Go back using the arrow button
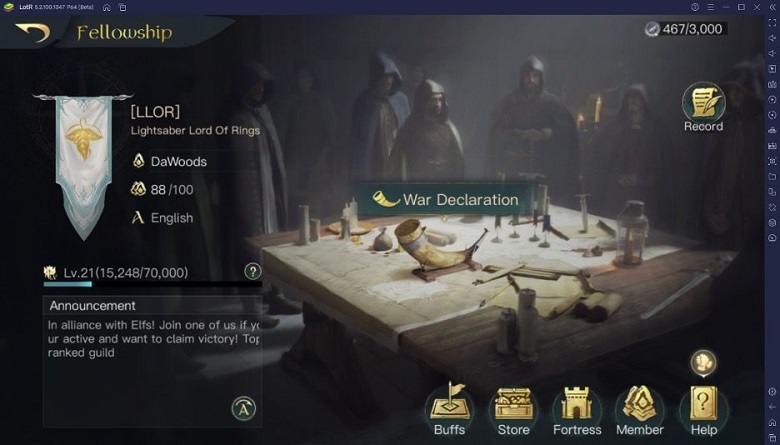The height and width of the screenshot is (445, 780). pos(32,33)
